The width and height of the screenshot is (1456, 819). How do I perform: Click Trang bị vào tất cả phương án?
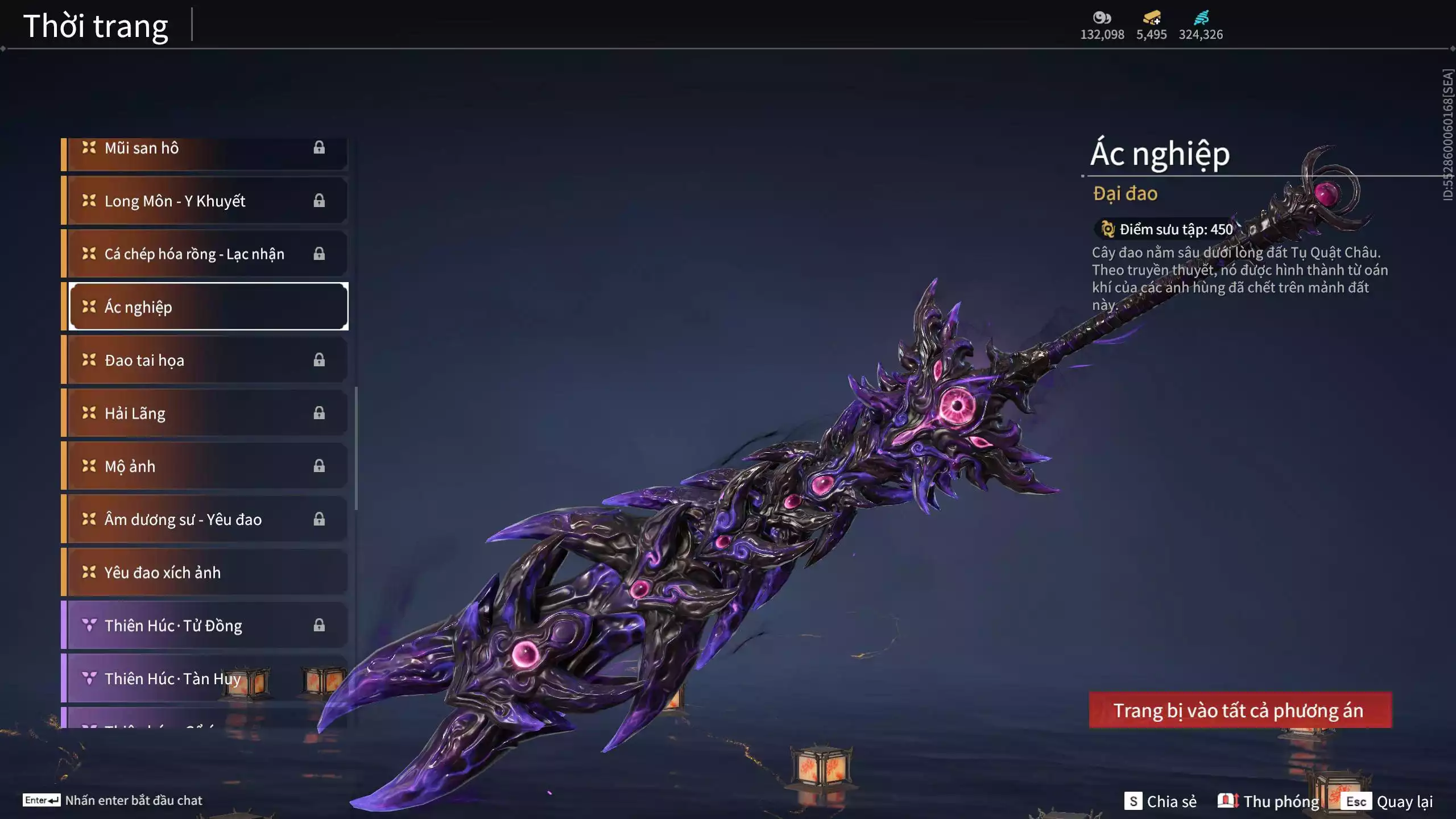[x=1240, y=710]
